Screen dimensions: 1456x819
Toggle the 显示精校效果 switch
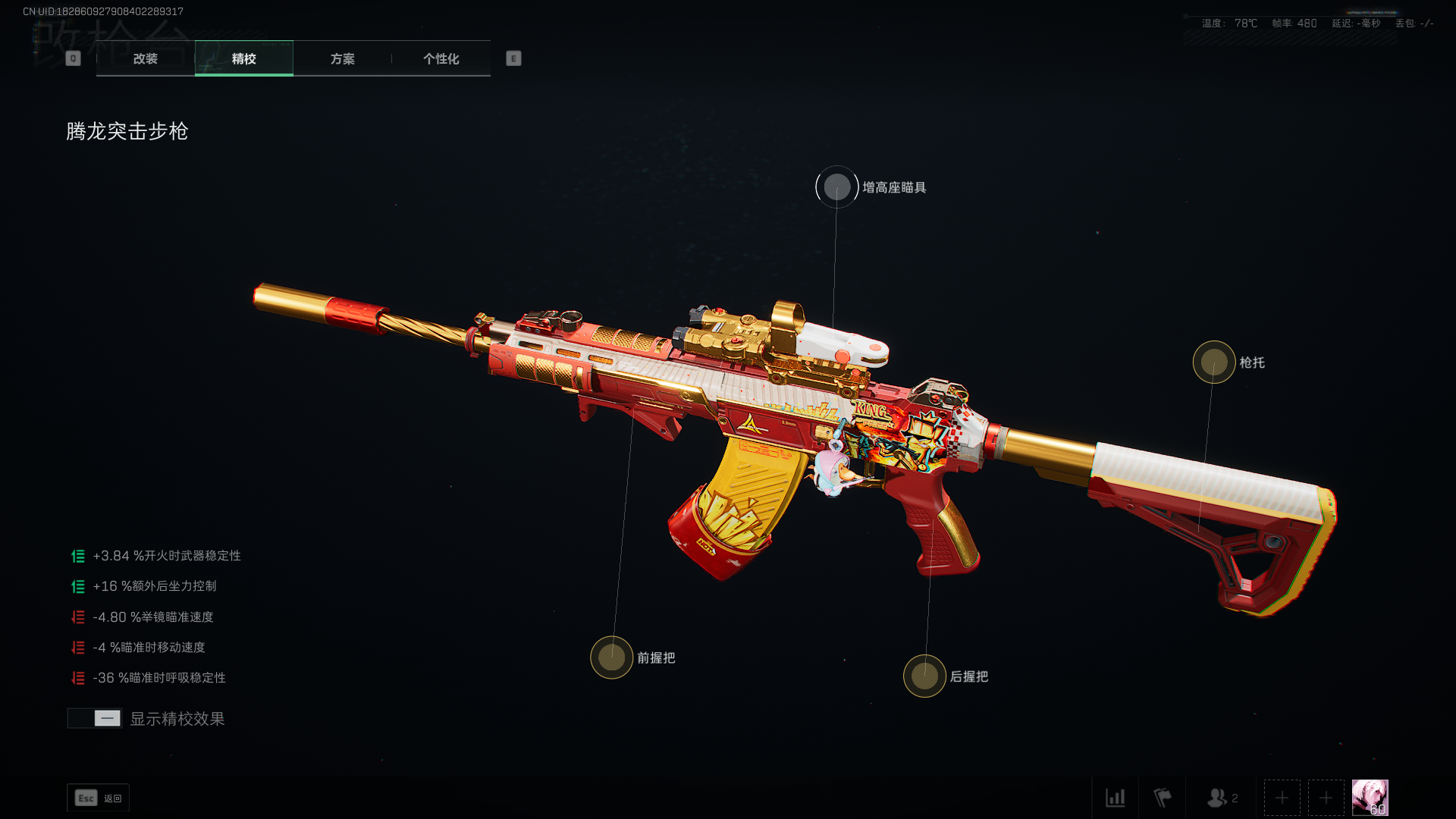tap(95, 718)
